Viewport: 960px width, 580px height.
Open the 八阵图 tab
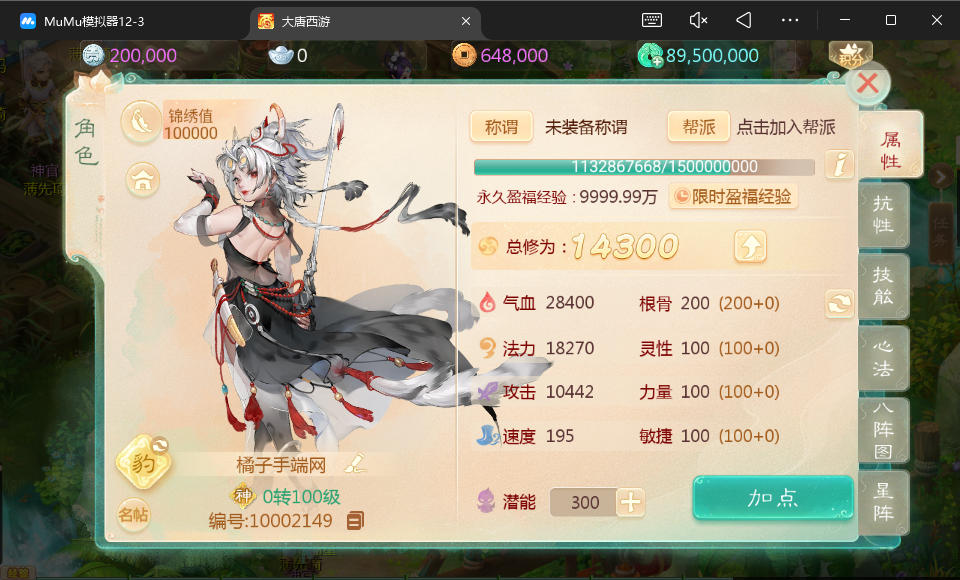pos(884,431)
